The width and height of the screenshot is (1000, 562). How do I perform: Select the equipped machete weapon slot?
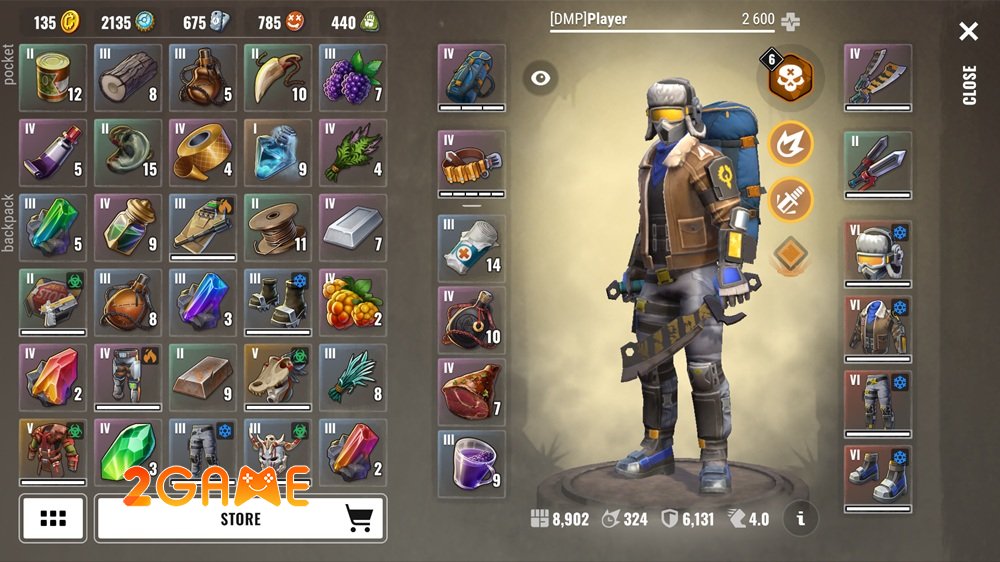[877, 77]
